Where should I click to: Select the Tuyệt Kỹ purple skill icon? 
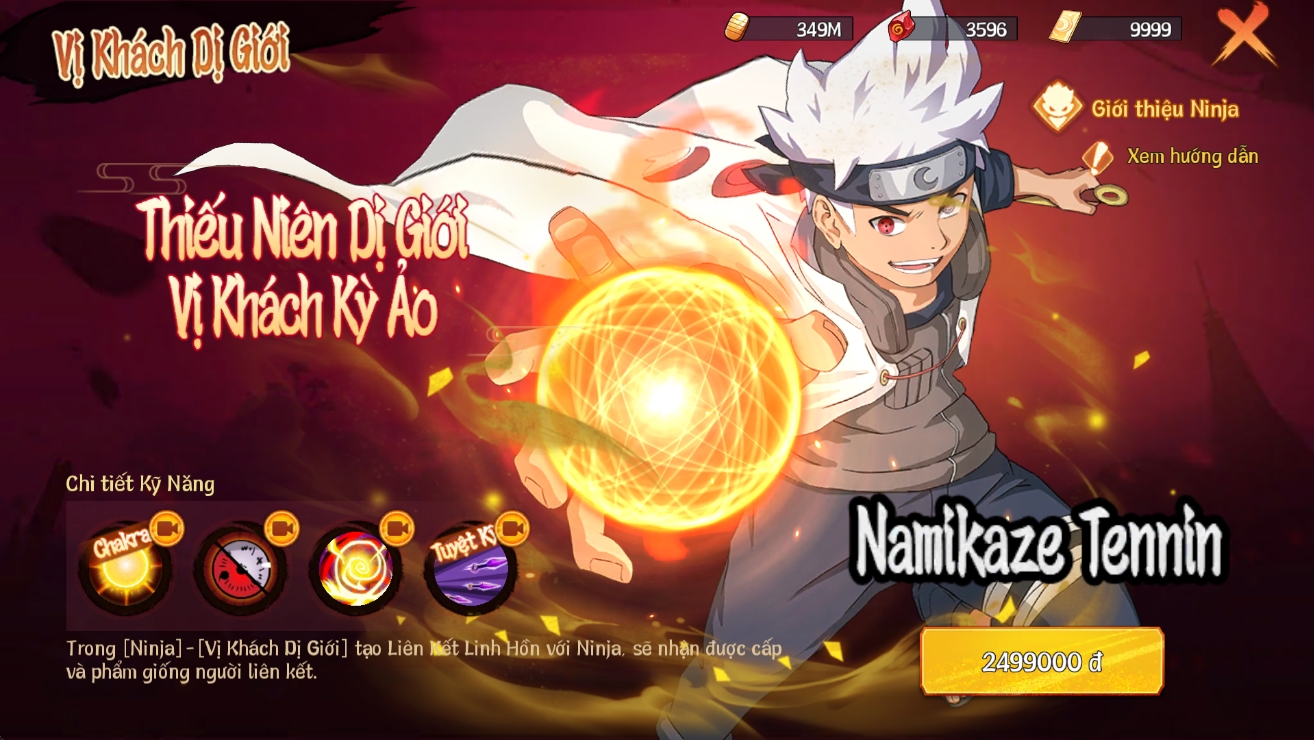(x=469, y=569)
